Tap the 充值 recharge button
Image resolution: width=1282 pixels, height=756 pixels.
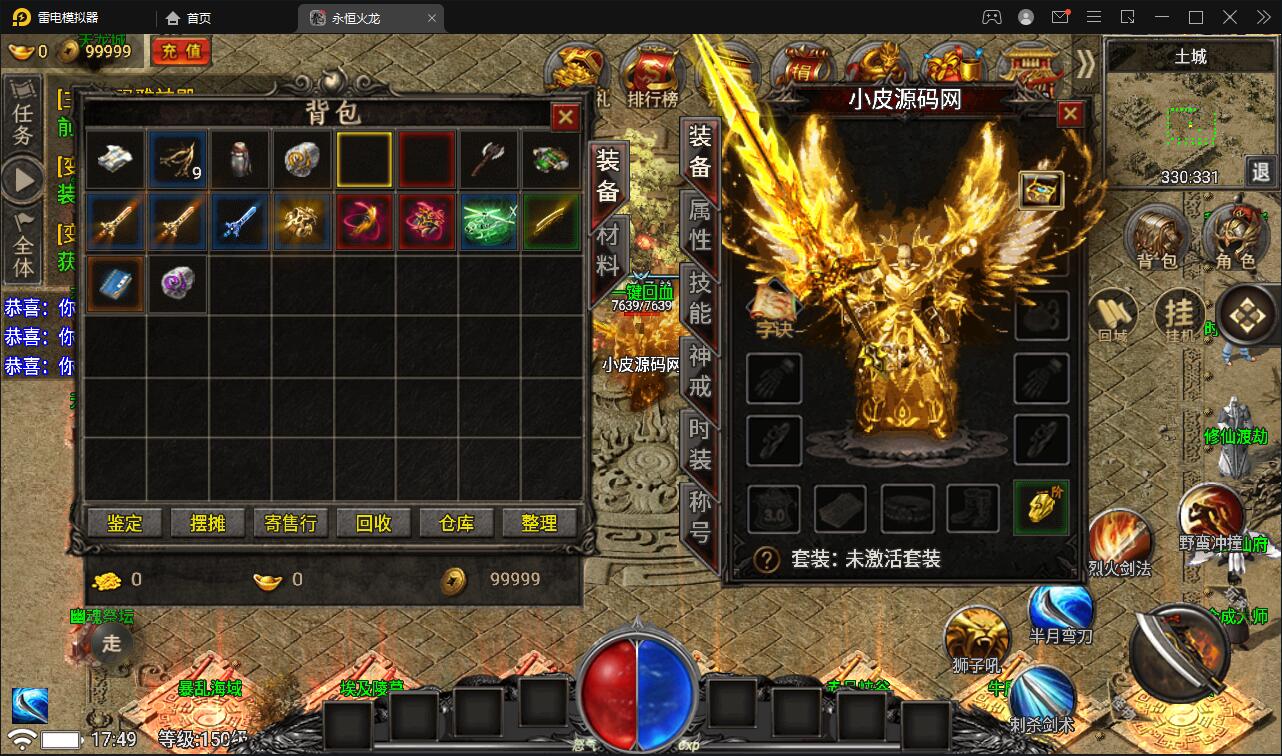(x=181, y=50)
